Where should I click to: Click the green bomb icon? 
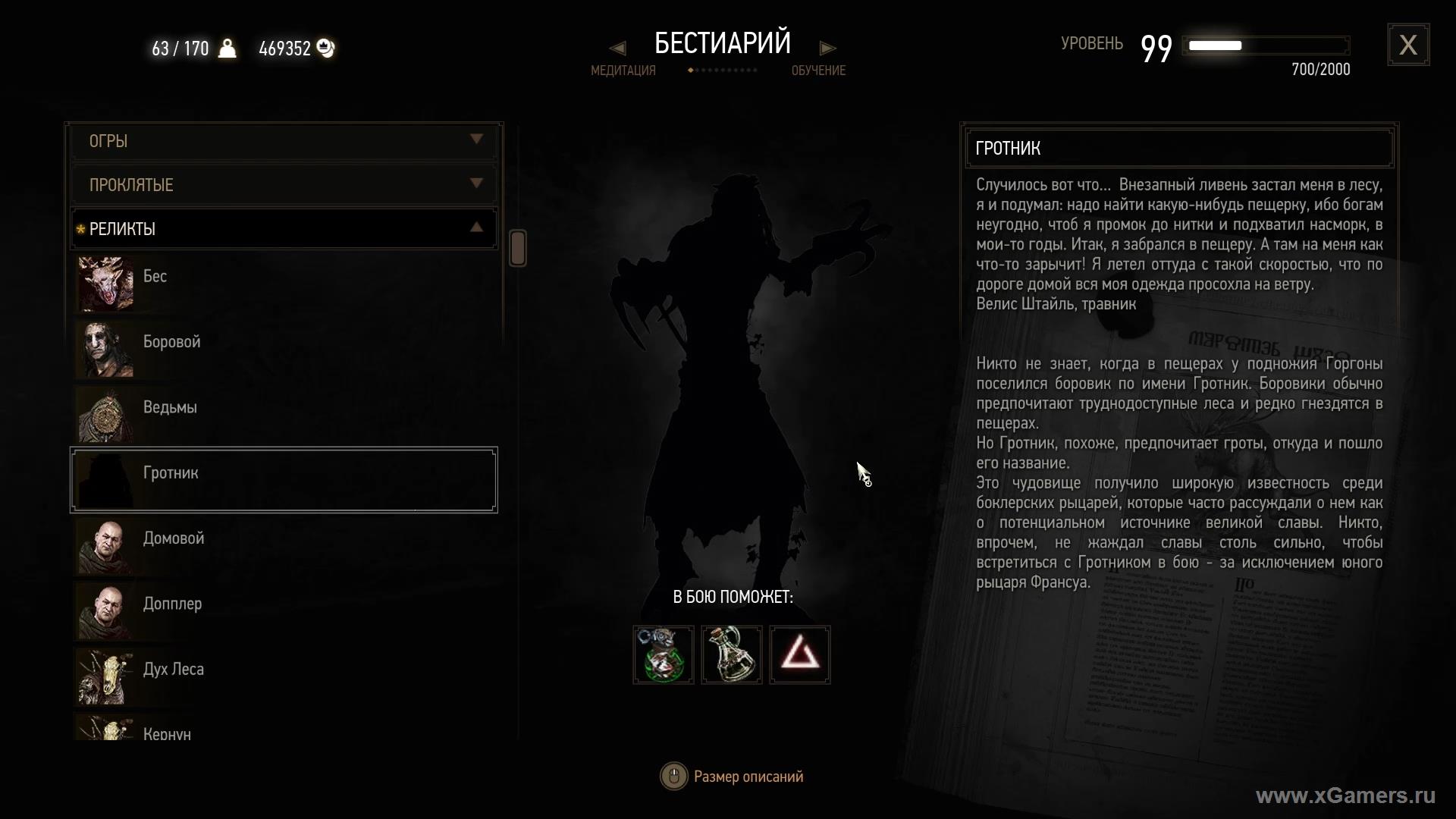point(664,654)
